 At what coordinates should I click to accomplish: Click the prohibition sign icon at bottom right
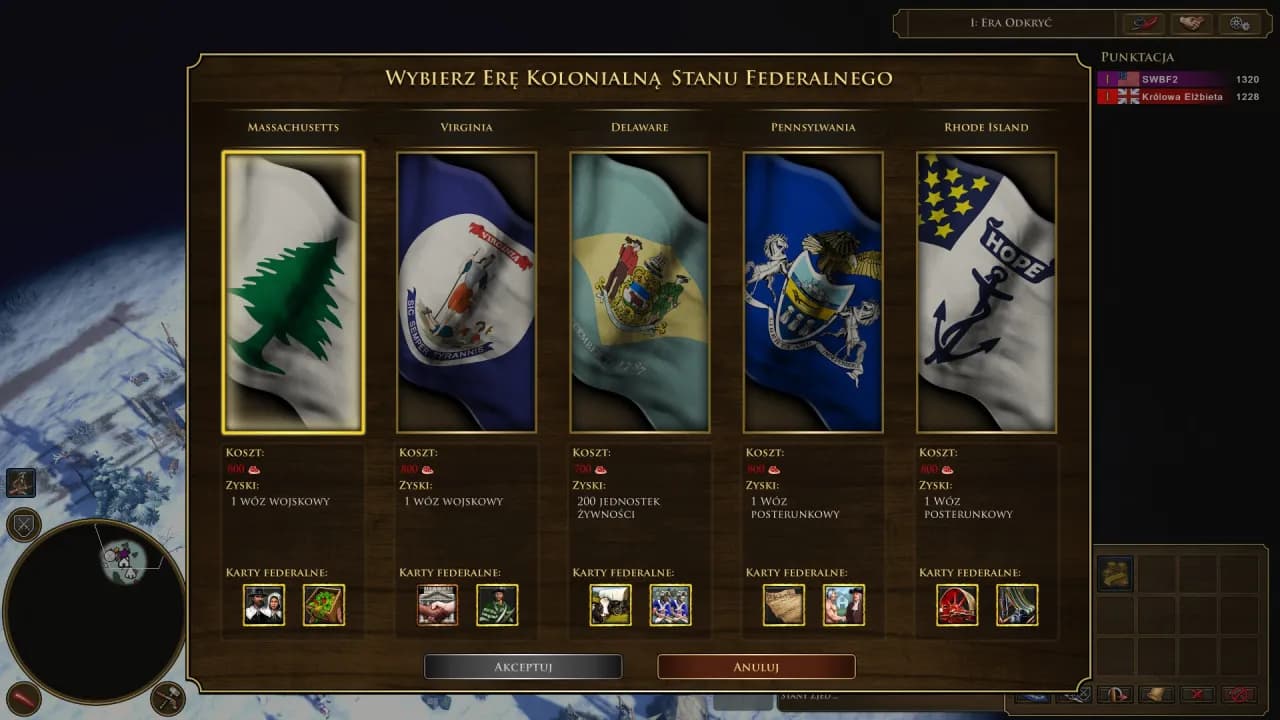(1240, 694)
